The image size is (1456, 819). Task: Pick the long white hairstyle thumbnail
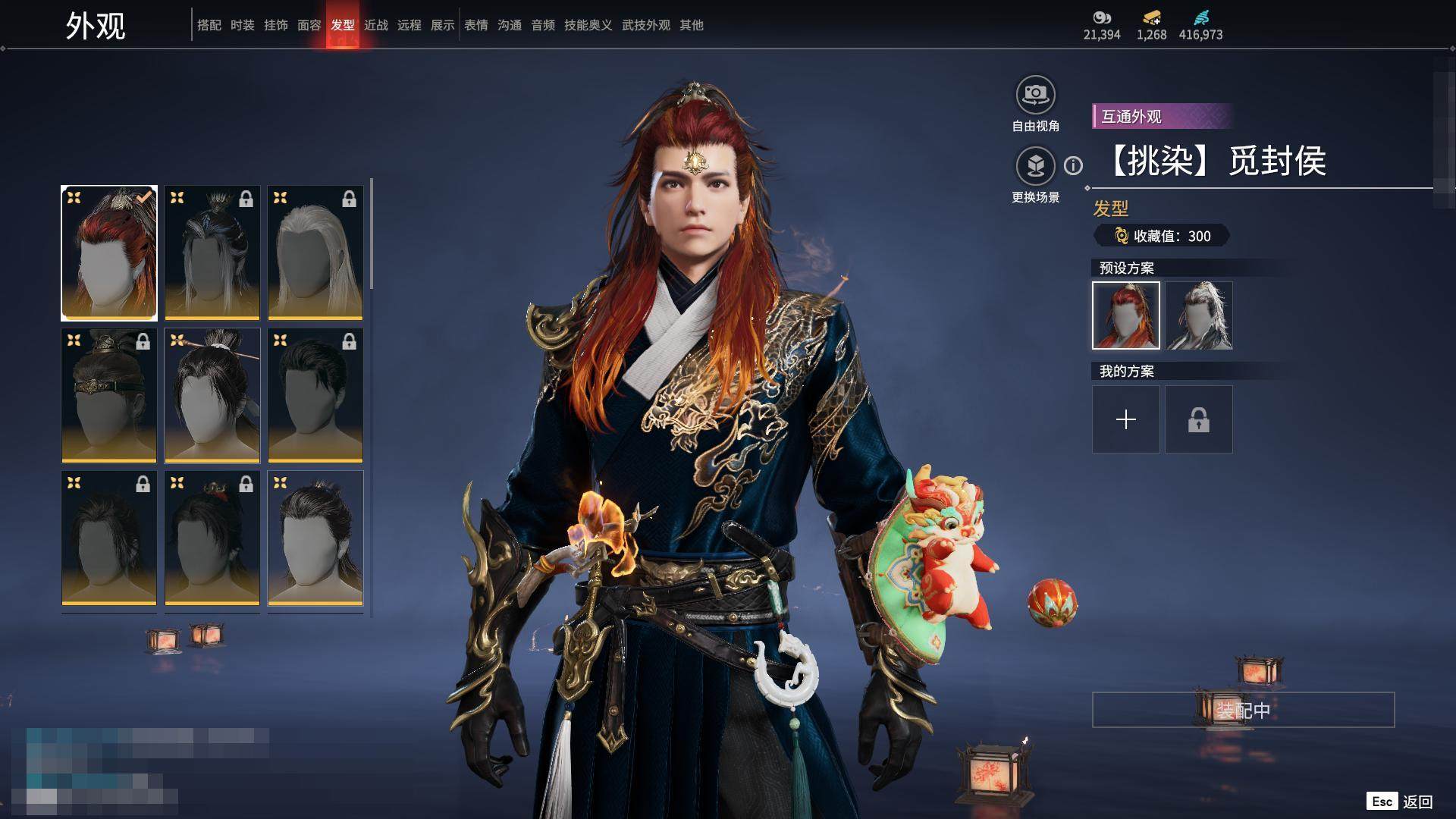pyautogui.click(x=315, y=253)
